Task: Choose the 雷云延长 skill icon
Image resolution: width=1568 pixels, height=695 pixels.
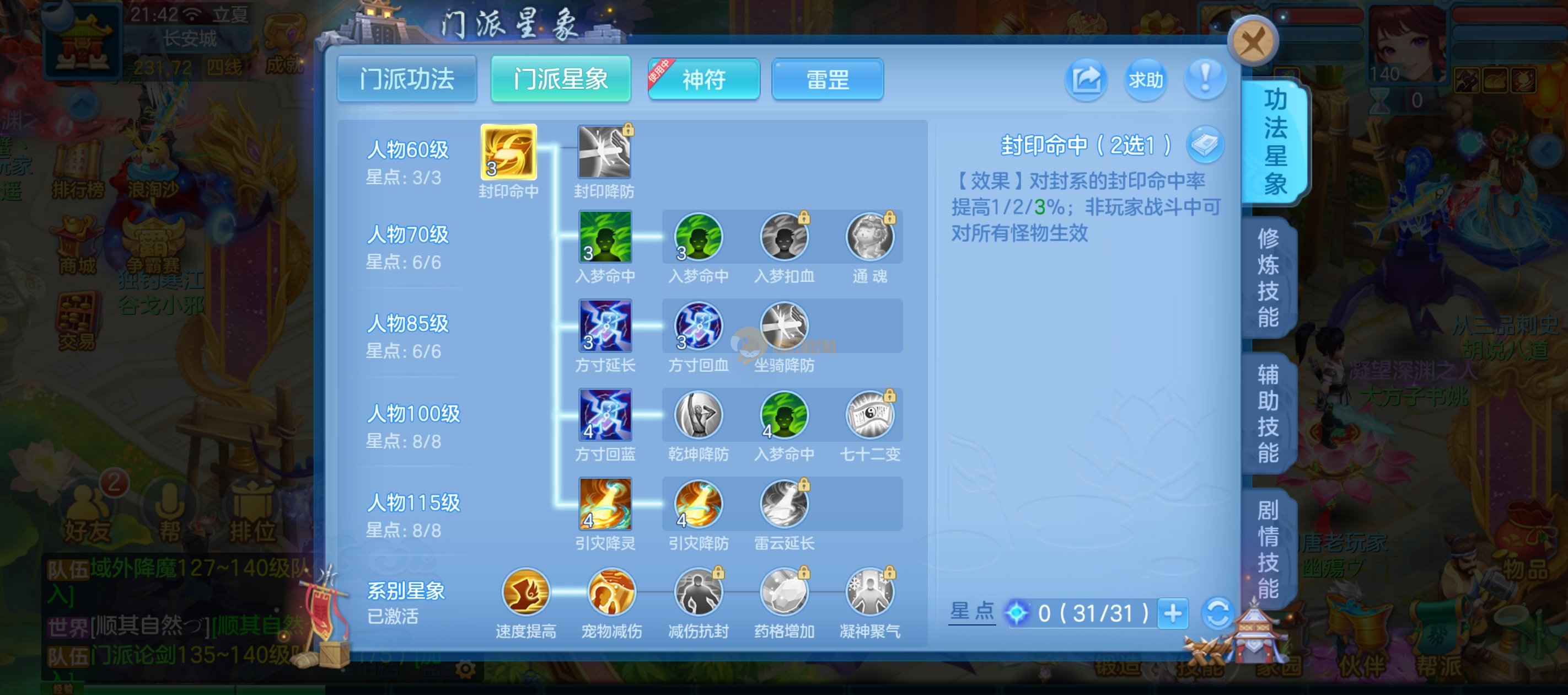Action: coord(784,504)
